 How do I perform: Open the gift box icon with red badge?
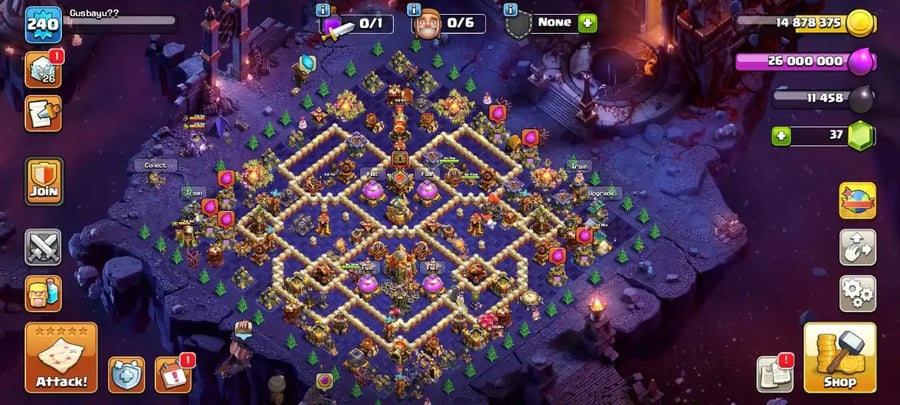pyautogui.click(x=172, y=374)
